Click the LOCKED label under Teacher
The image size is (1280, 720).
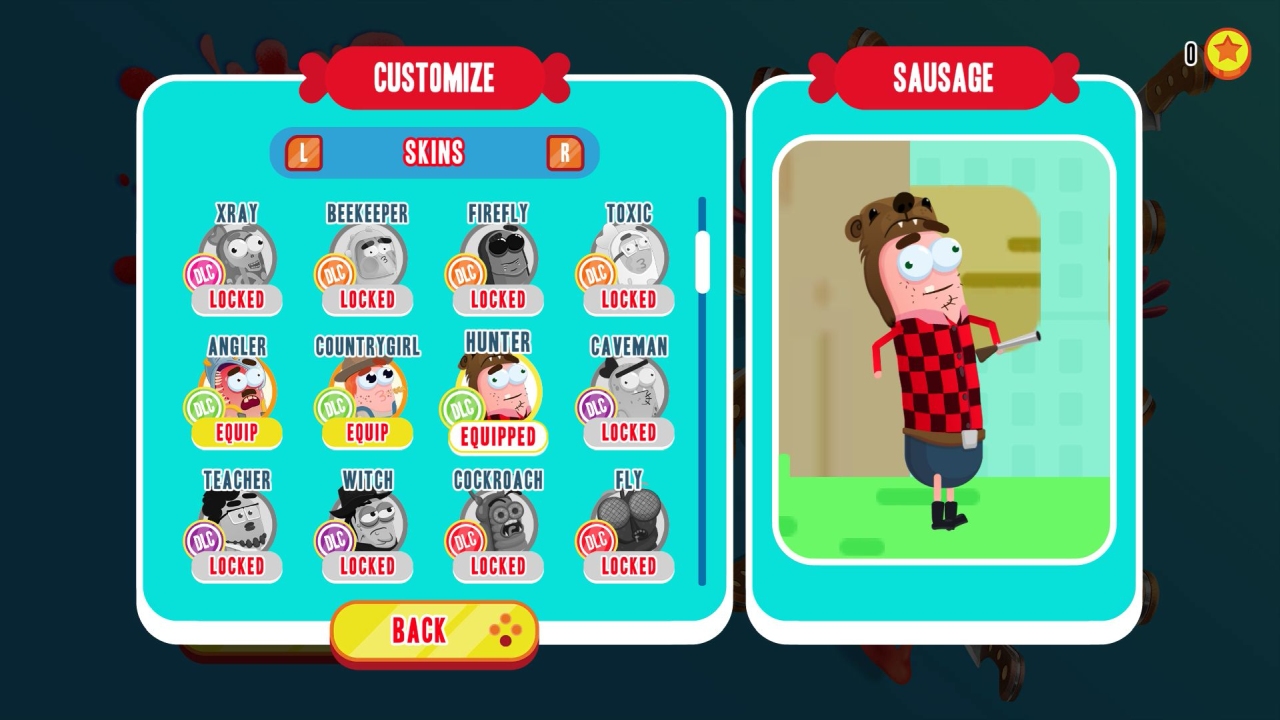[235, 567]
